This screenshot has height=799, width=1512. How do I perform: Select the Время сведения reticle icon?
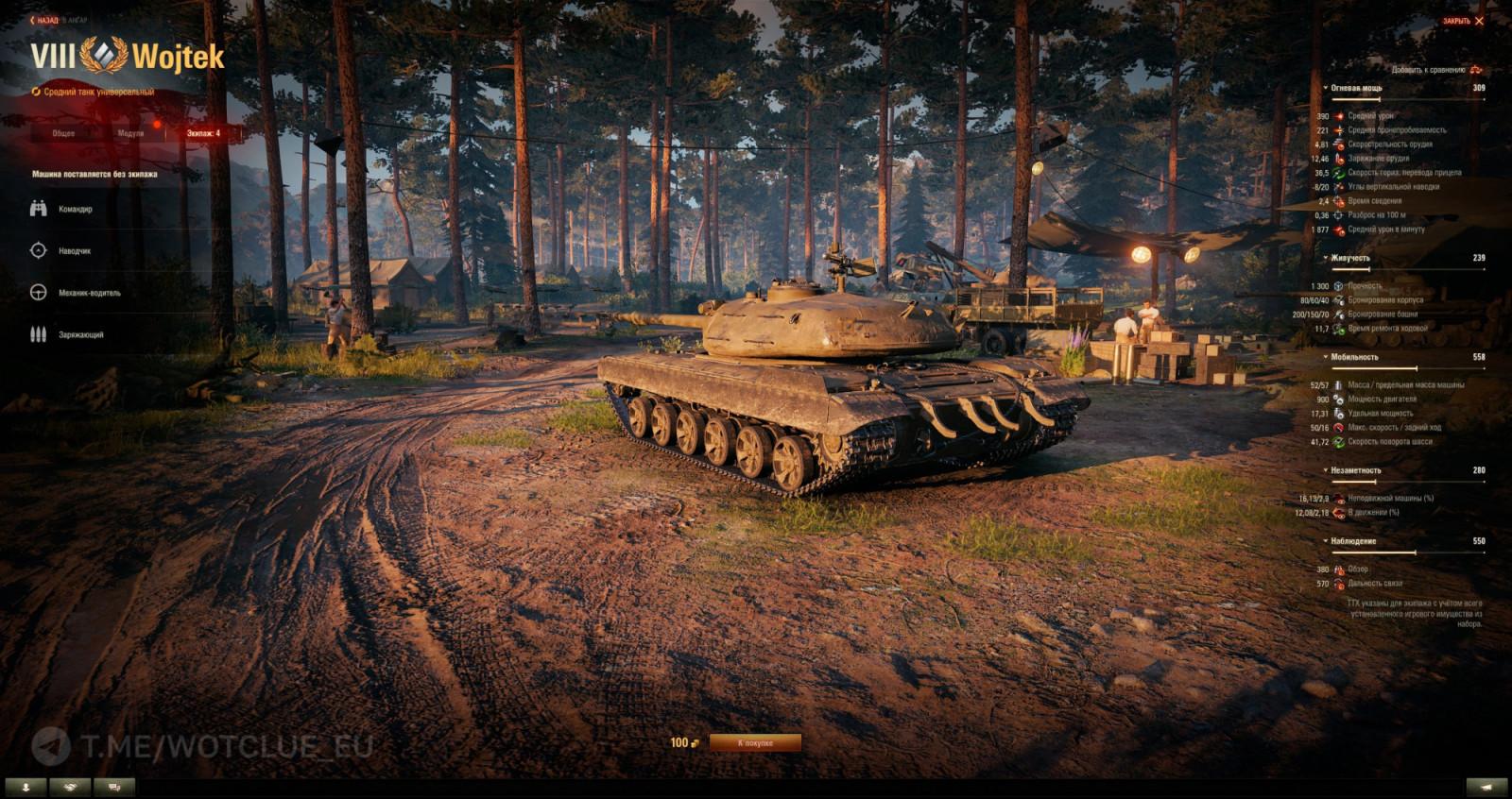coord(1339,200)
